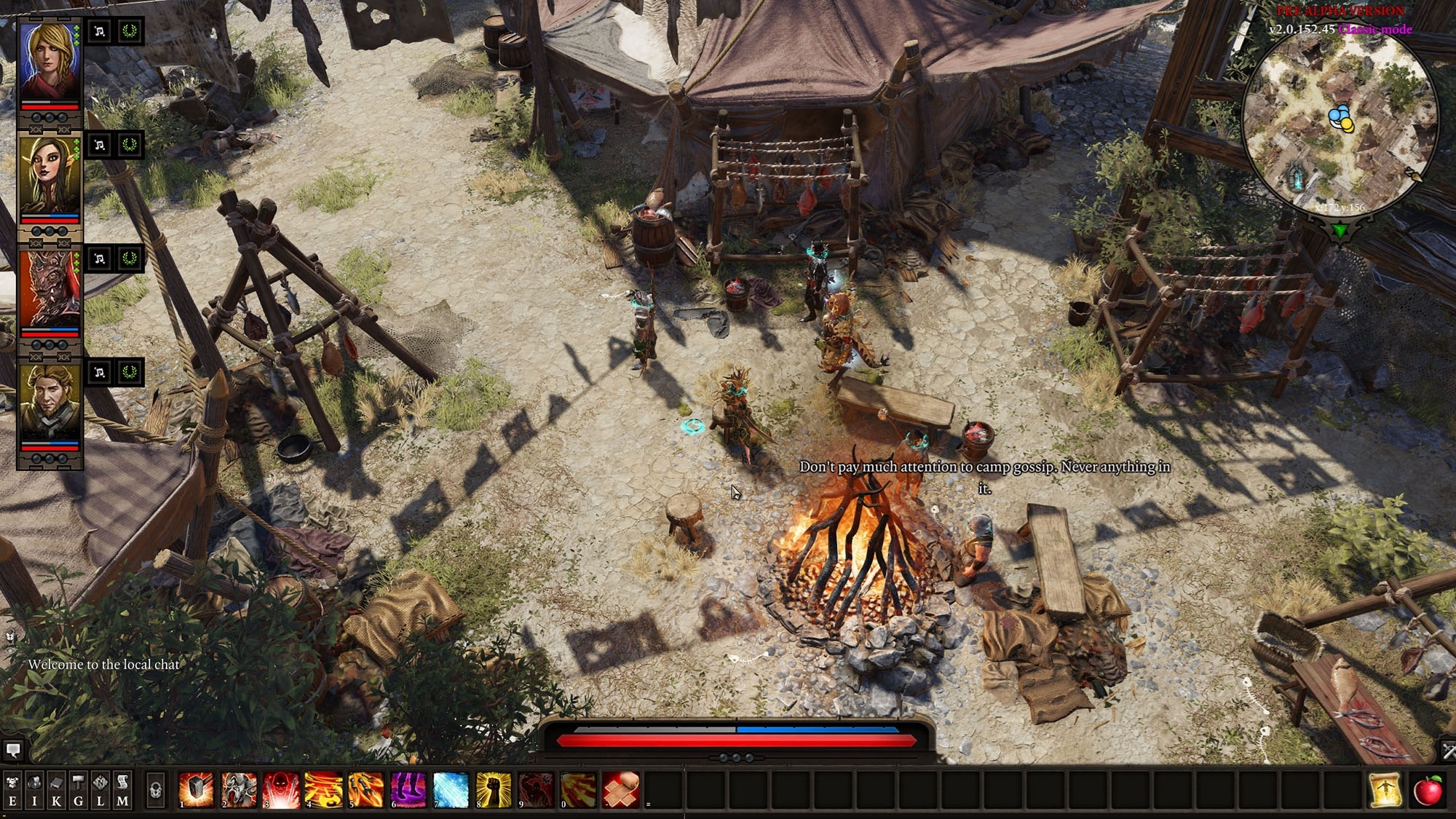Use the bandage roll item on hotbar
1456x819 pixels.
coord(620,790)
